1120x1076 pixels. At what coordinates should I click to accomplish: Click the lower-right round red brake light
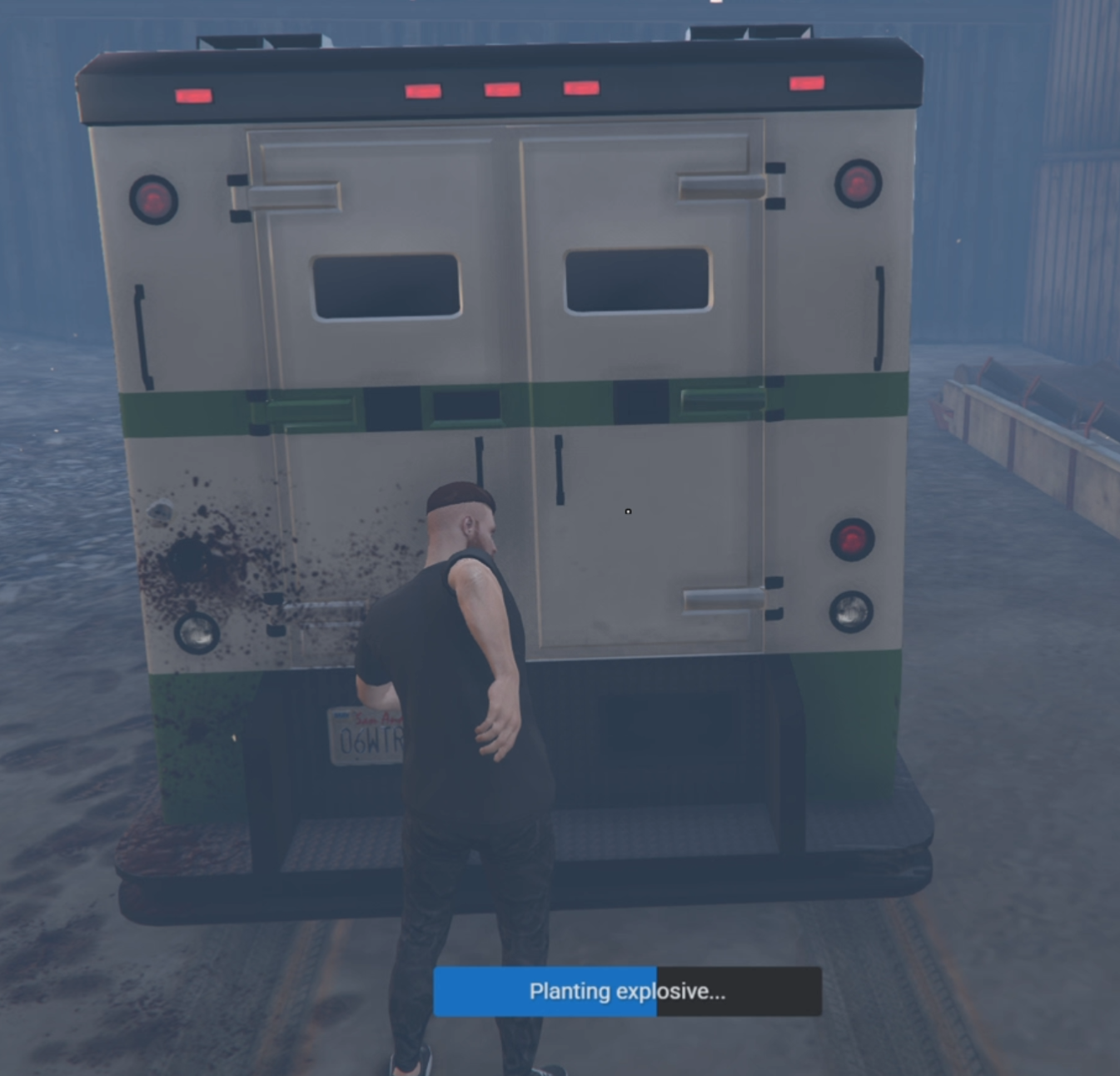click(851, 541)
